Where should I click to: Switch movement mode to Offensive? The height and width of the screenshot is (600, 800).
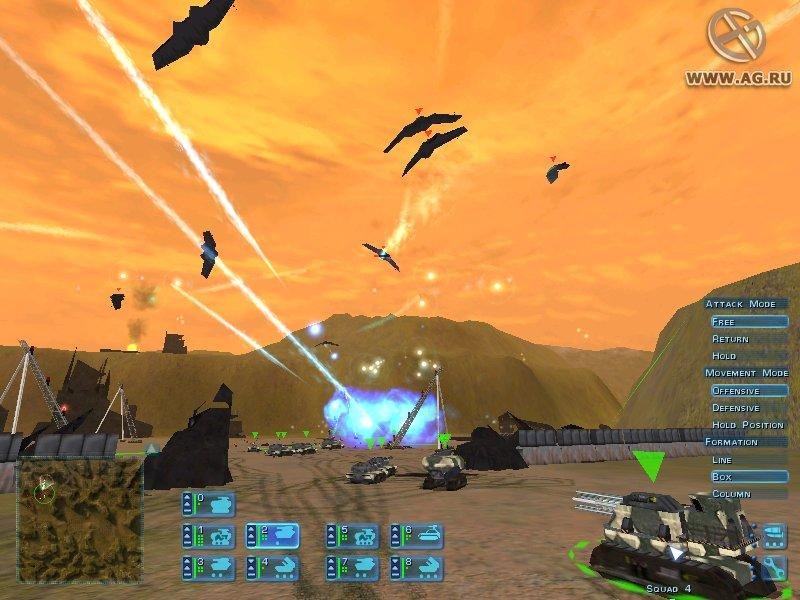[x=748, y=391]
